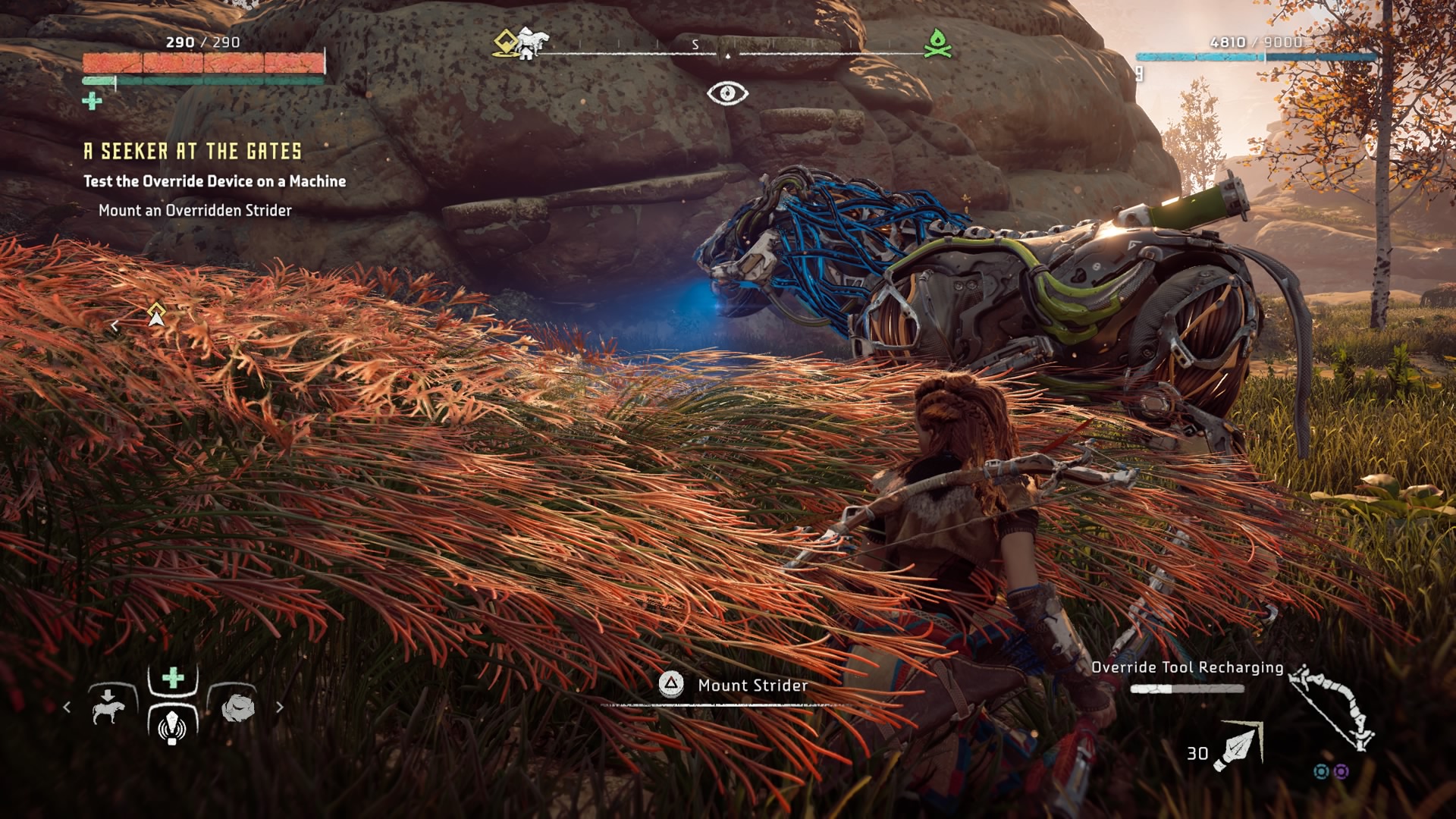Click the stealth visibility eye indicator
This screenshot has height=819, width=1456.
(x=727, y=93)
